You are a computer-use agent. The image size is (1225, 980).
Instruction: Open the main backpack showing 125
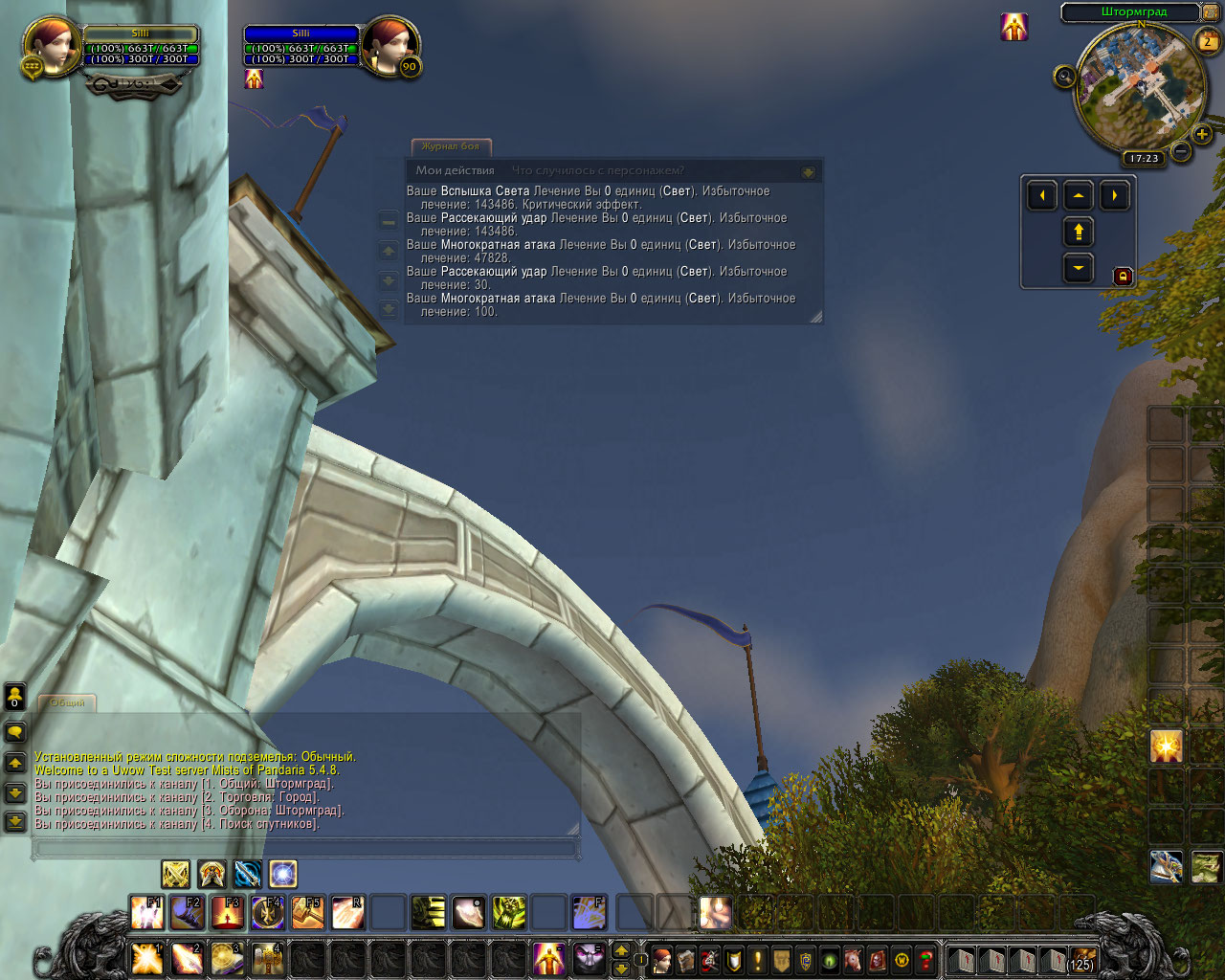(x=1080, y=959)
